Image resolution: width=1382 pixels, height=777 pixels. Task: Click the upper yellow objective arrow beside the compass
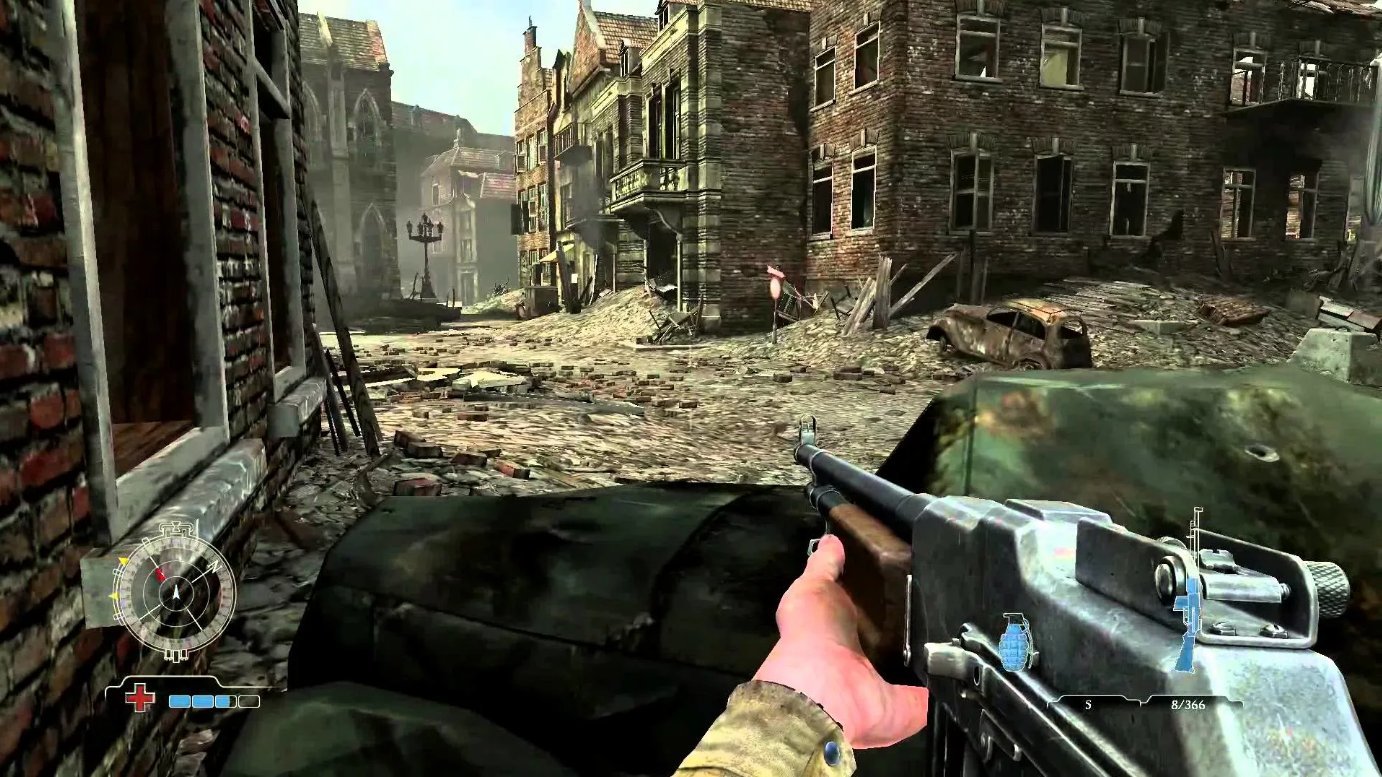coord(122,560)
